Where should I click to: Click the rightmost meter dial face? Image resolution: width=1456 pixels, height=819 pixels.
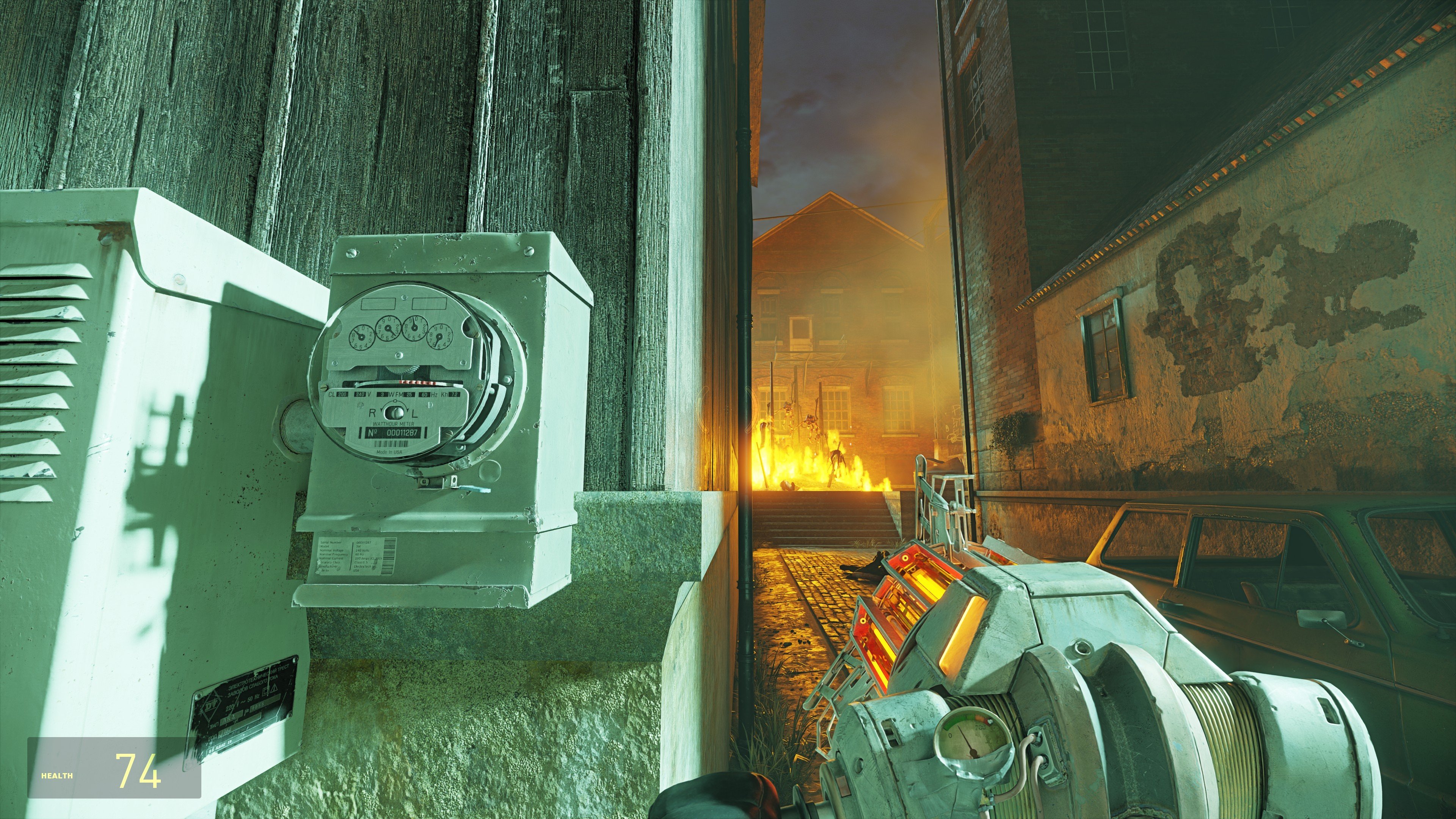(440, 337)
